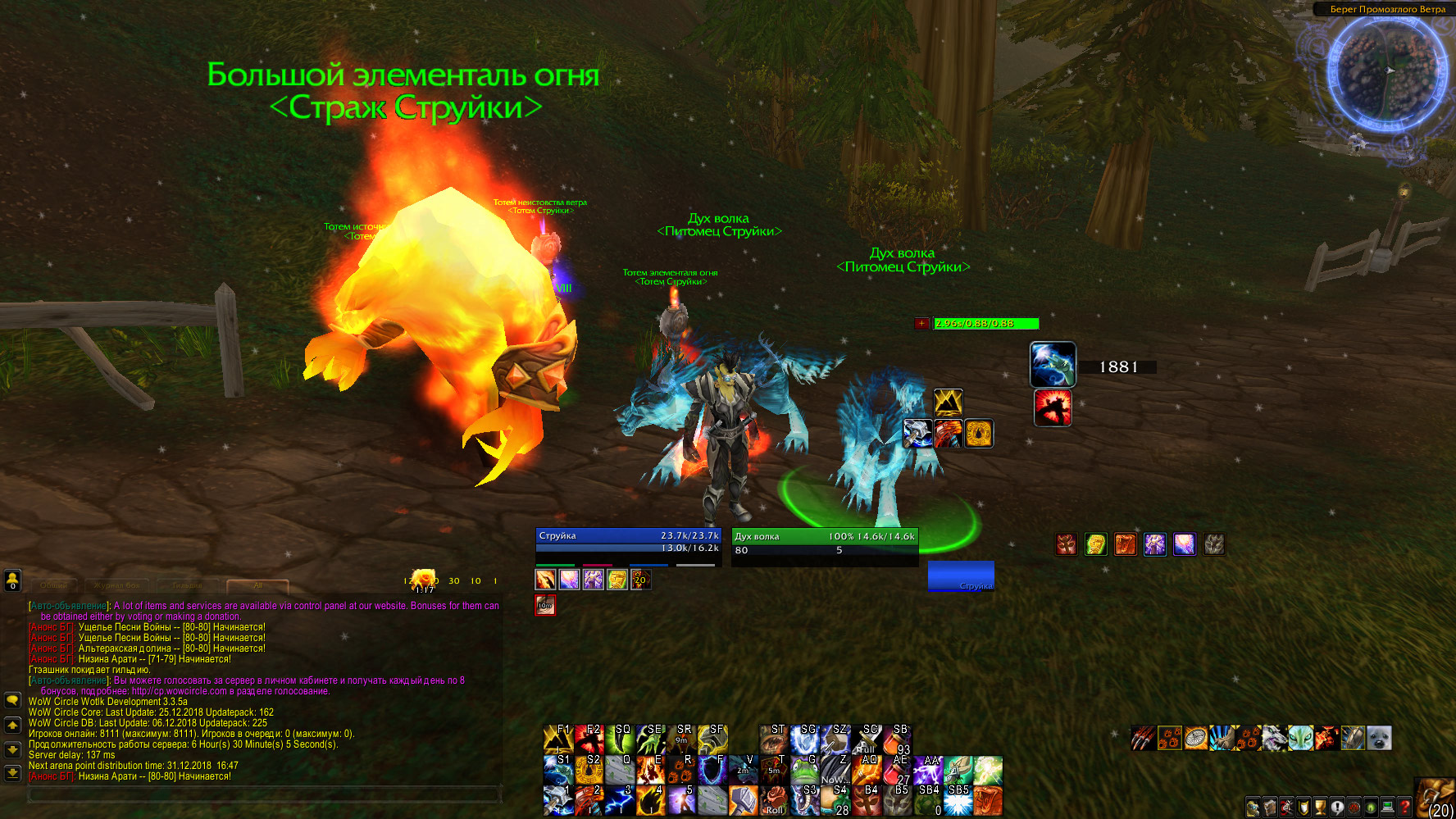Activate the ability in the F1 slot
Screen dimensions: 1456x819
(557, 739)
